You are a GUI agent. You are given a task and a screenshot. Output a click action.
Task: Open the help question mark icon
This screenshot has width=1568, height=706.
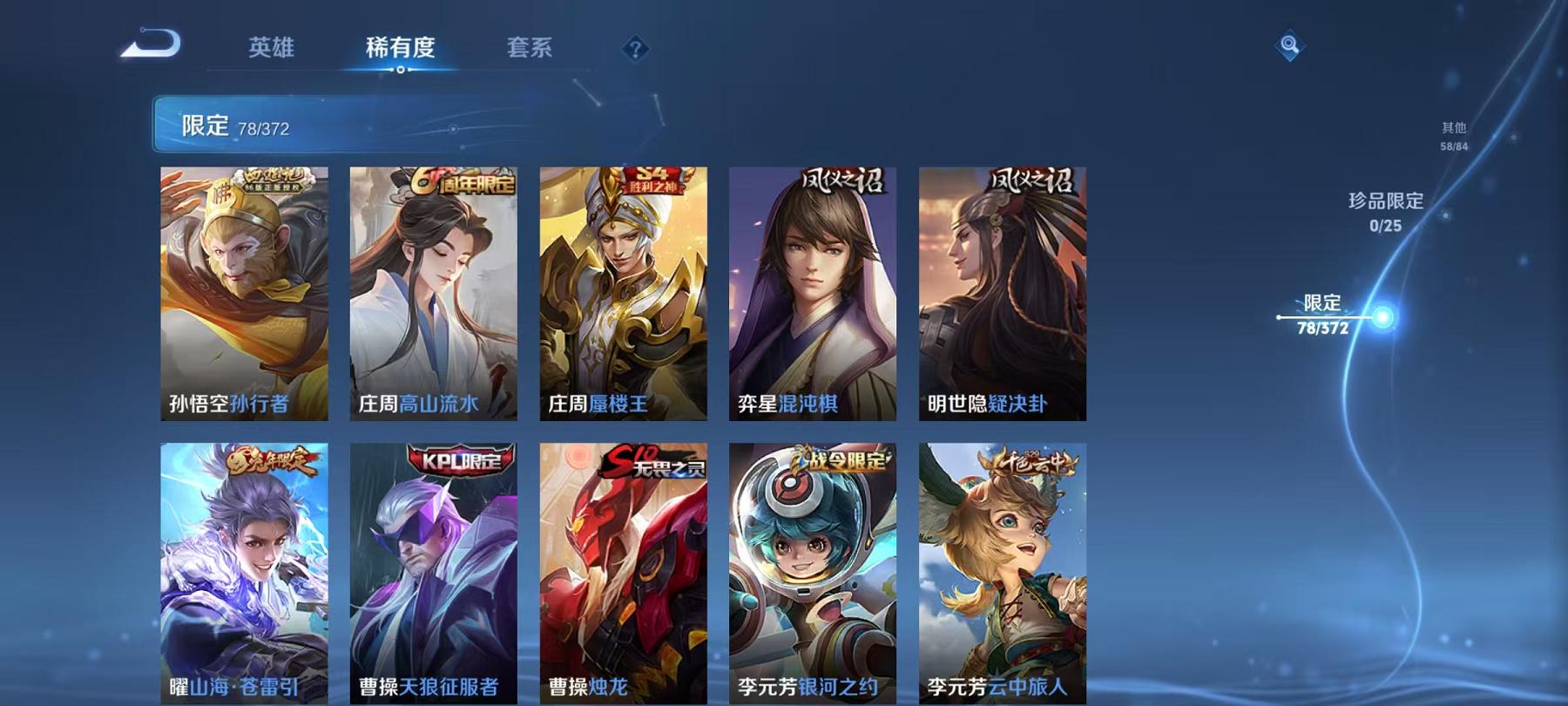pyautogui.click(x=635, y=48)
